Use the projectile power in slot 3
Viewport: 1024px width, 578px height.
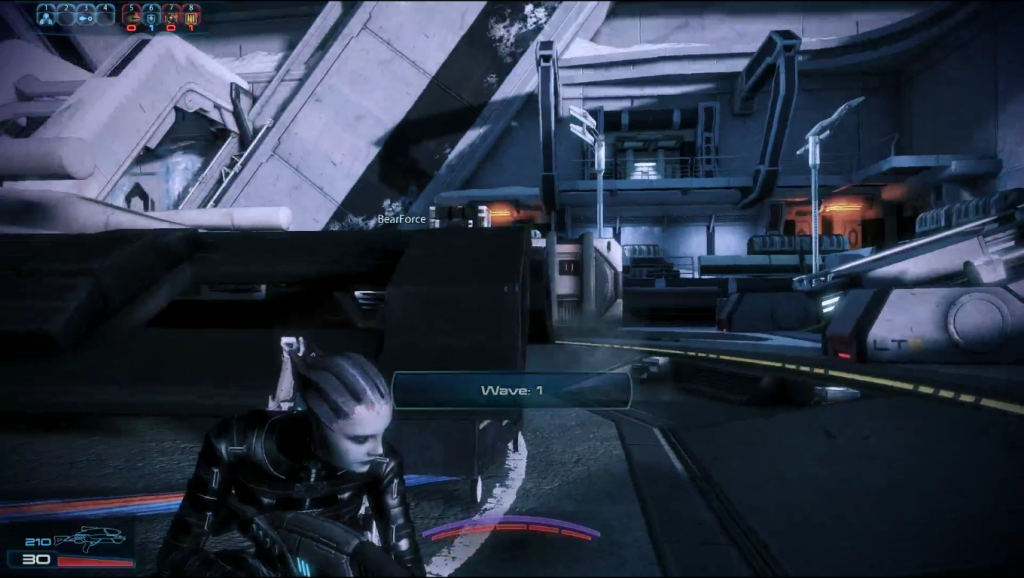(x=86, y=15)
